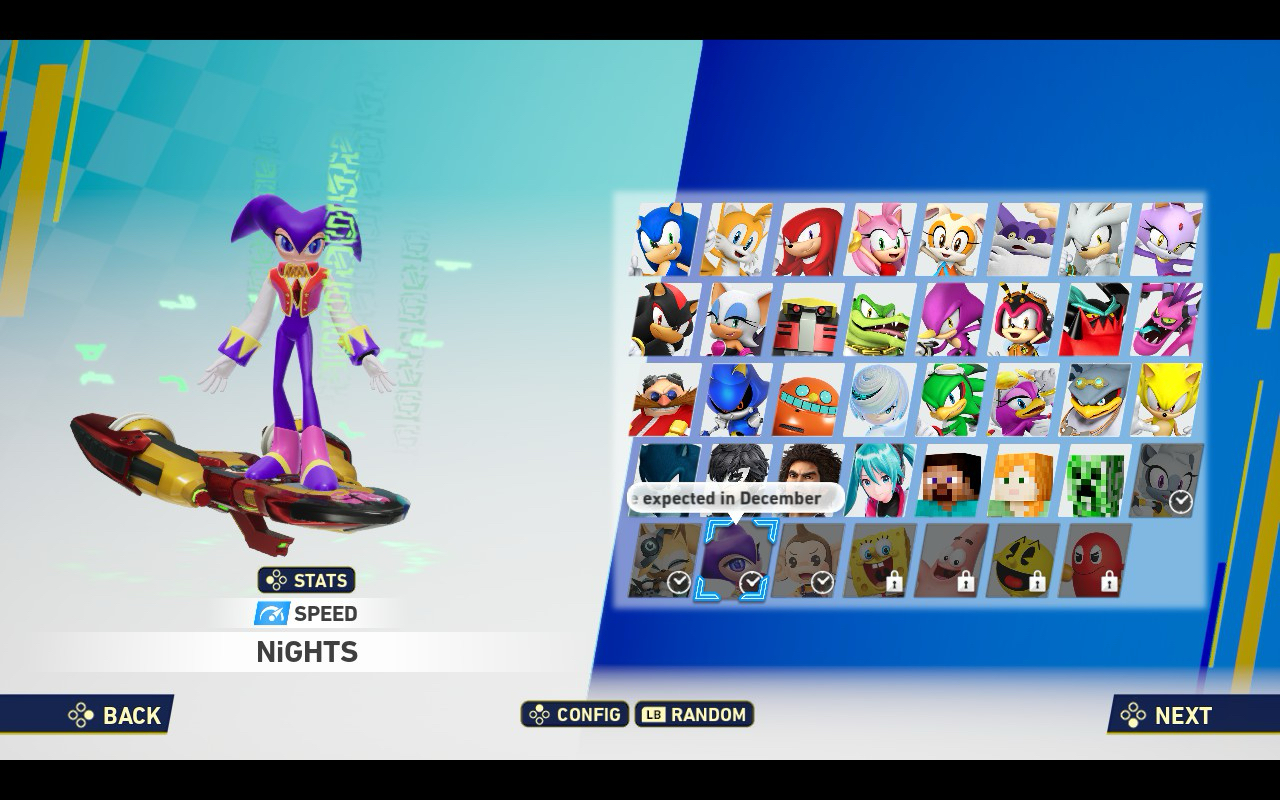Select the highlighted NiGHTS tile
1280x800 pixels.
pyautogui.click(x=737, y=562)
